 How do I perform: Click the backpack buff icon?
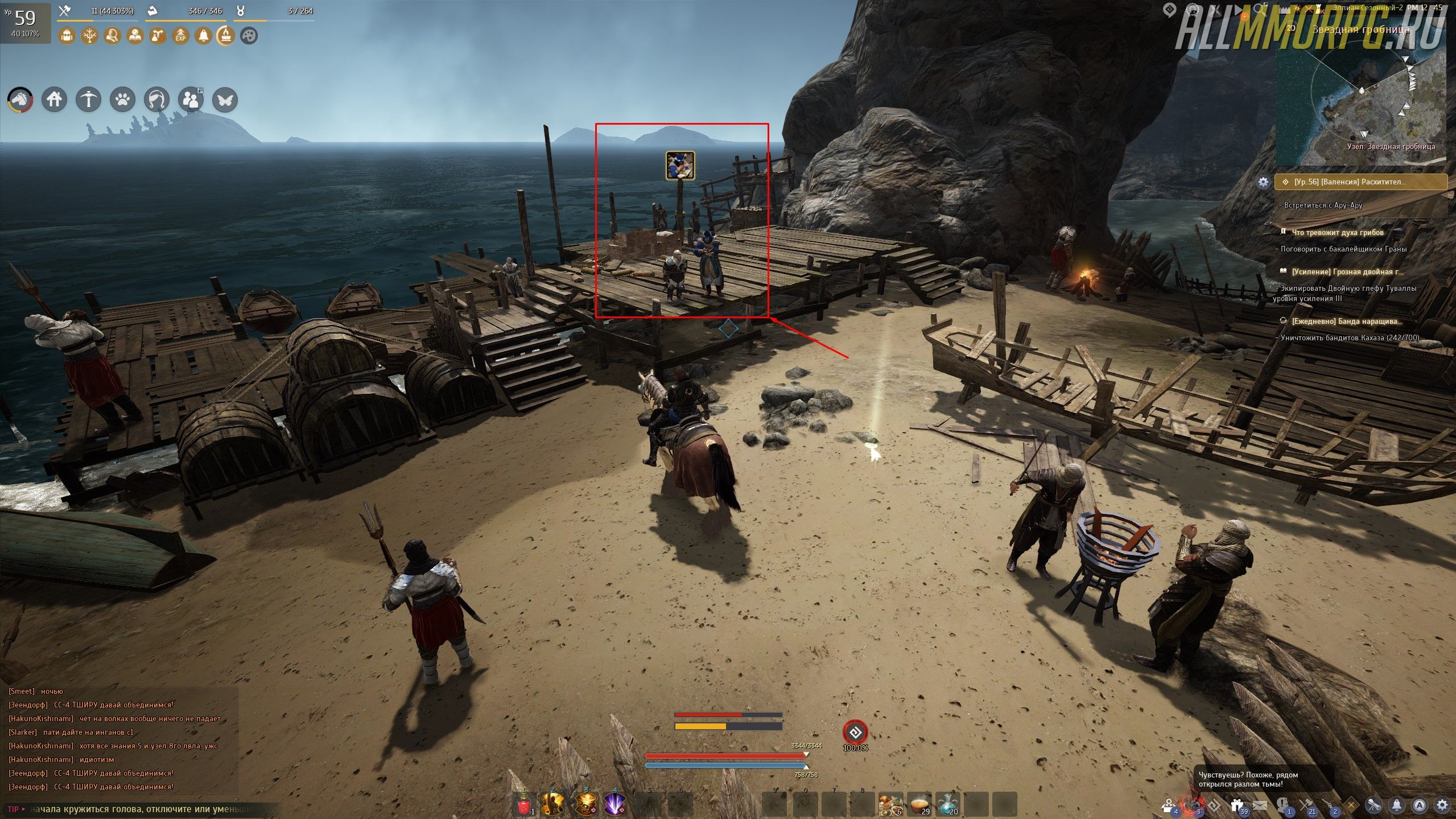point(67,36)
